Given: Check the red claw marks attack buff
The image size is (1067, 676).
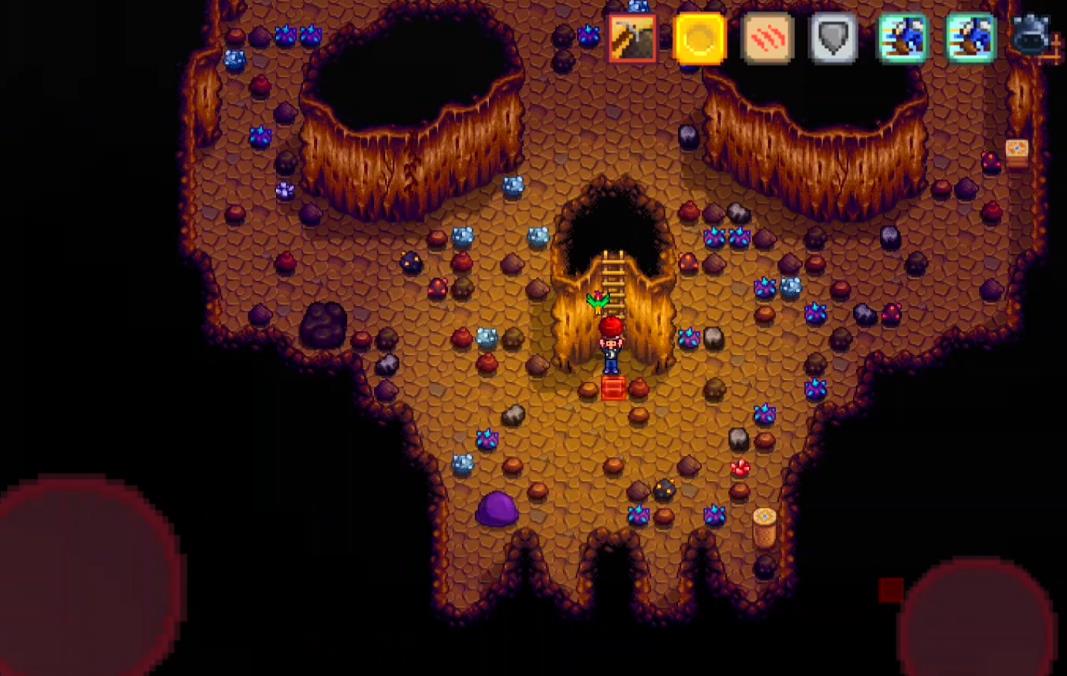Looking at the screenshot, I should point(768,39).
